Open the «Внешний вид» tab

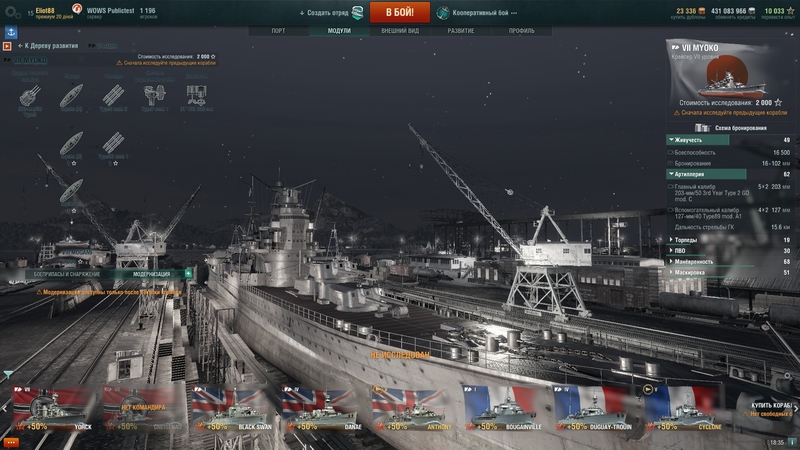[400, 31]
